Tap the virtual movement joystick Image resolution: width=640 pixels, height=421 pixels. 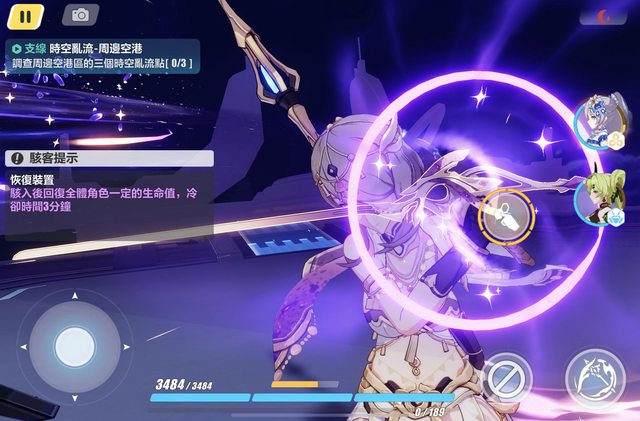(73, 347)
